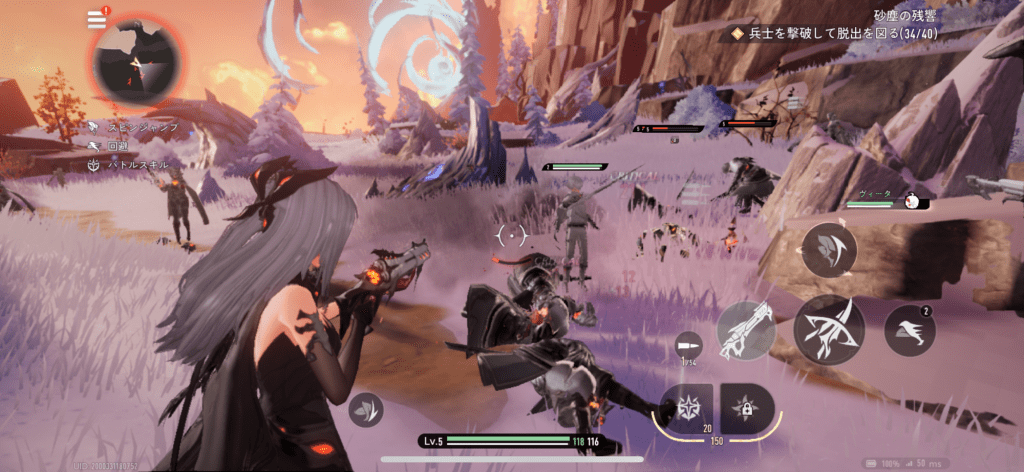Select the ヴィータ companion panel
Screen dimensions: 1024x472
tap(887, 200)
